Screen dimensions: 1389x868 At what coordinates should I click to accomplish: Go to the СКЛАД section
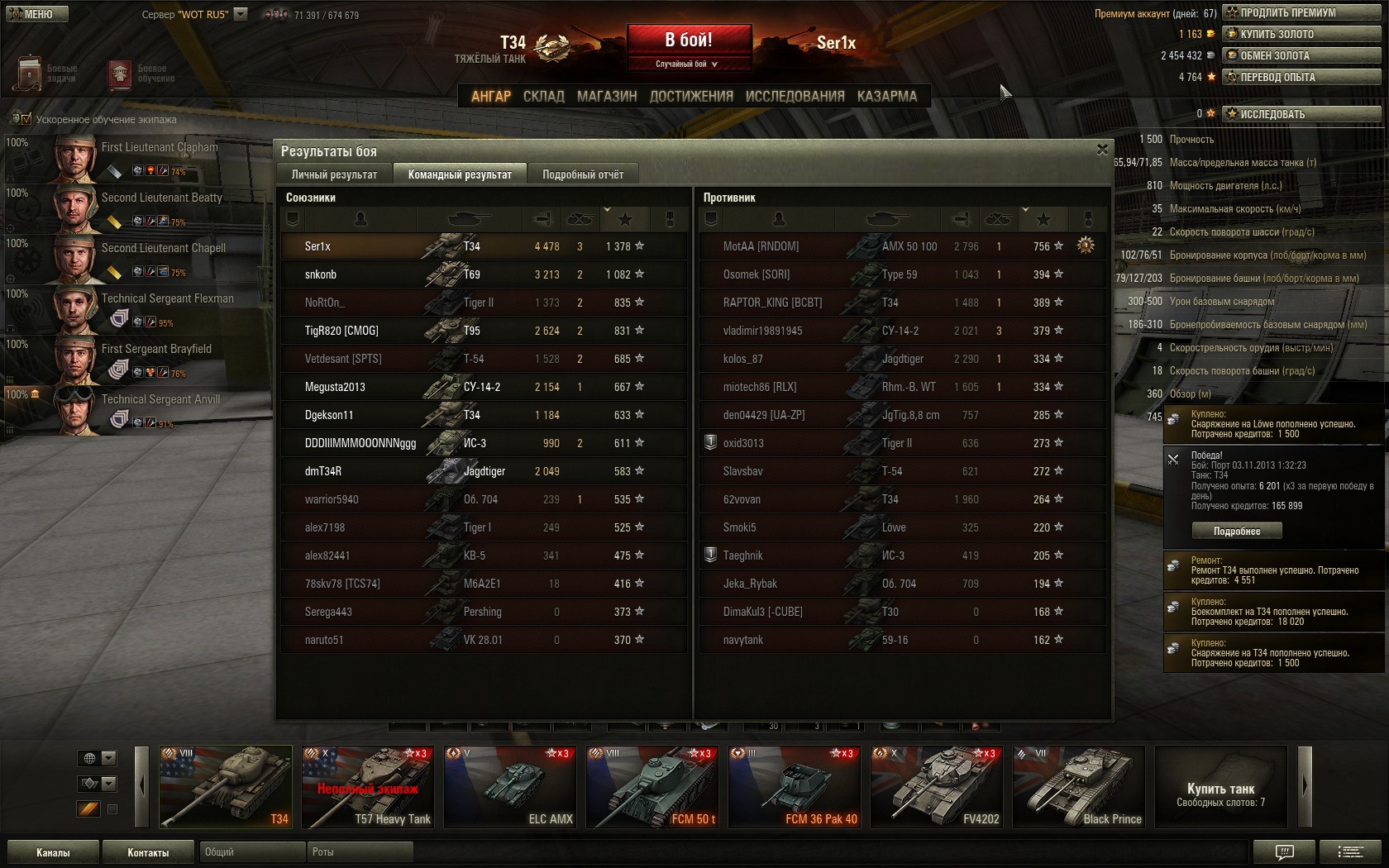tap(543, 97)
